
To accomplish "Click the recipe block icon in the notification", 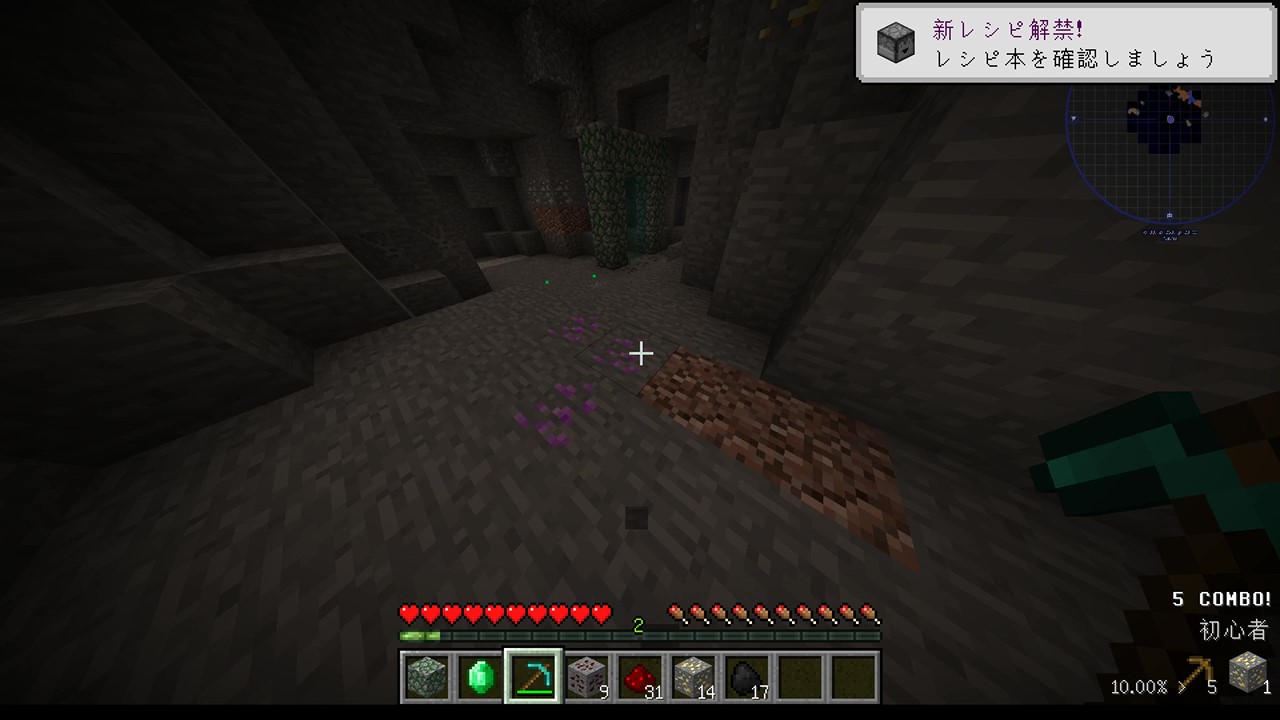I will [x=895, y=43].
